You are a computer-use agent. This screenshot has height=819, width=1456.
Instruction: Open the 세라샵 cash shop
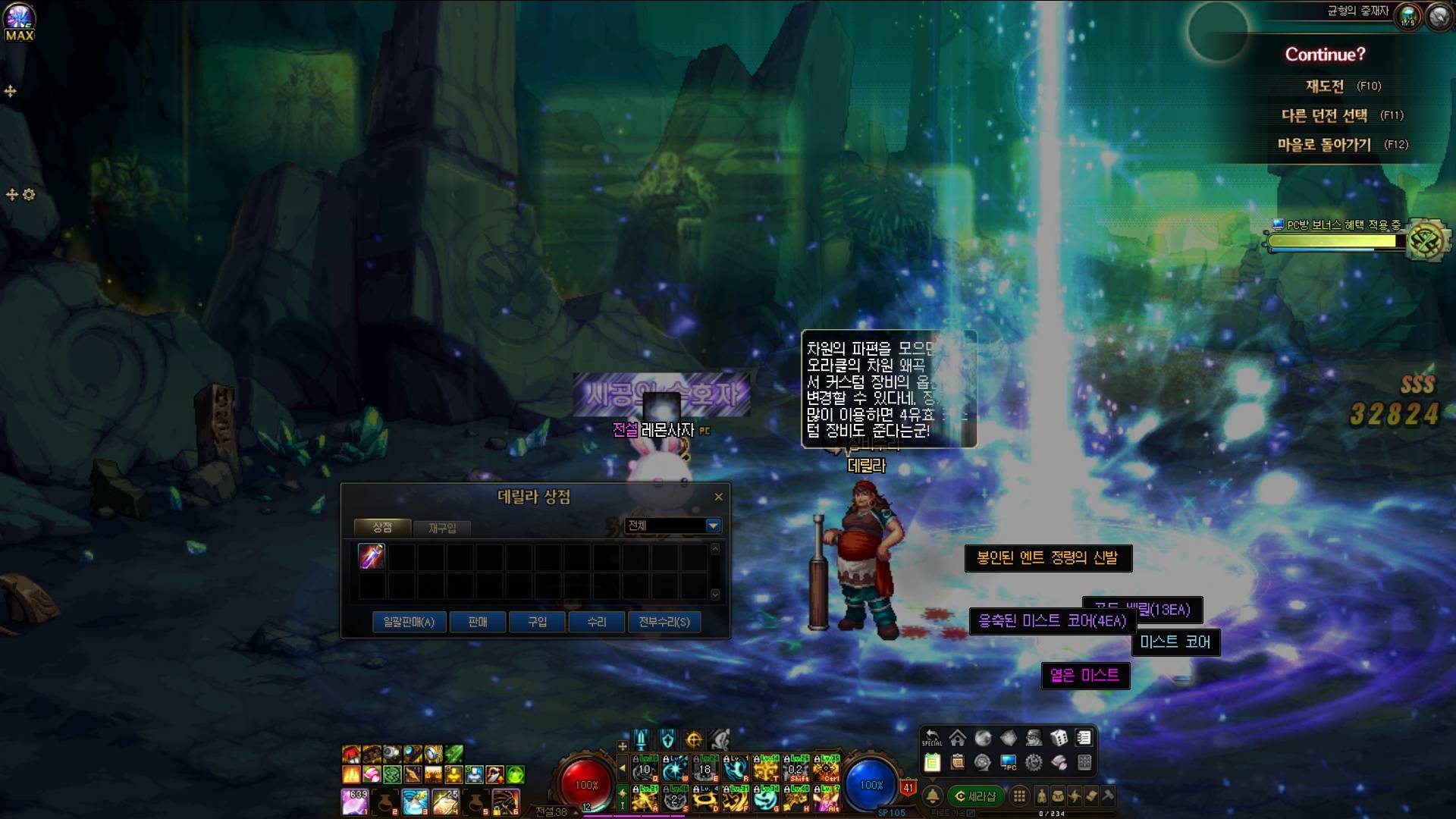pos(975,796)
